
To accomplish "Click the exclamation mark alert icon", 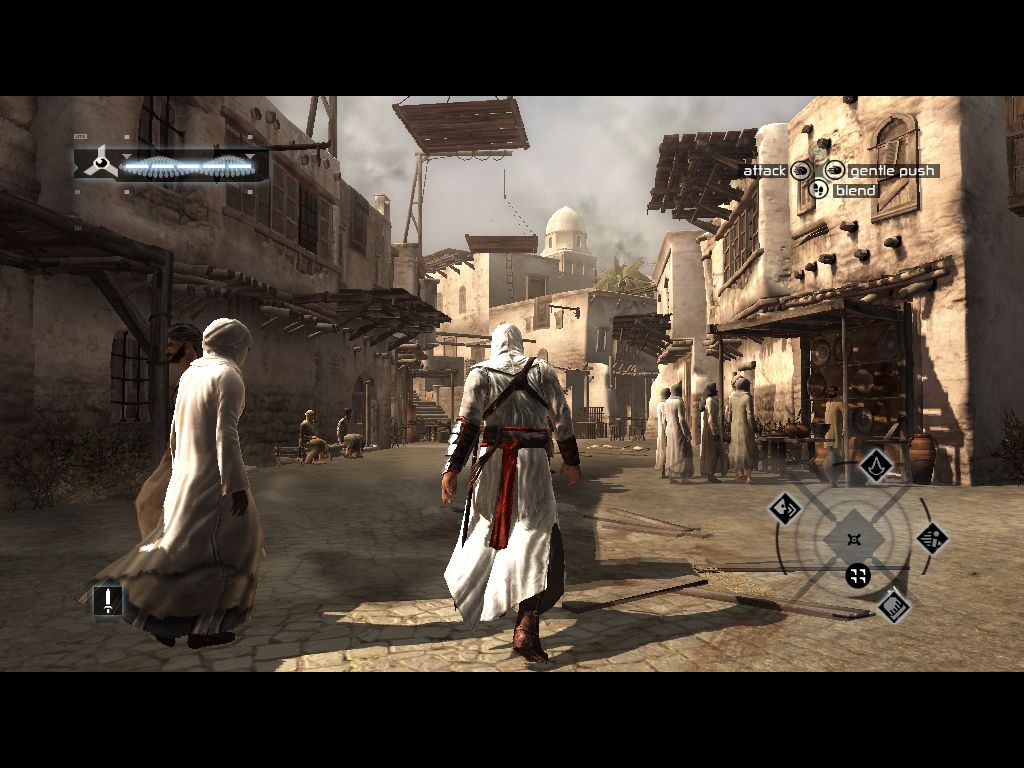I will (x=107, y=600).
